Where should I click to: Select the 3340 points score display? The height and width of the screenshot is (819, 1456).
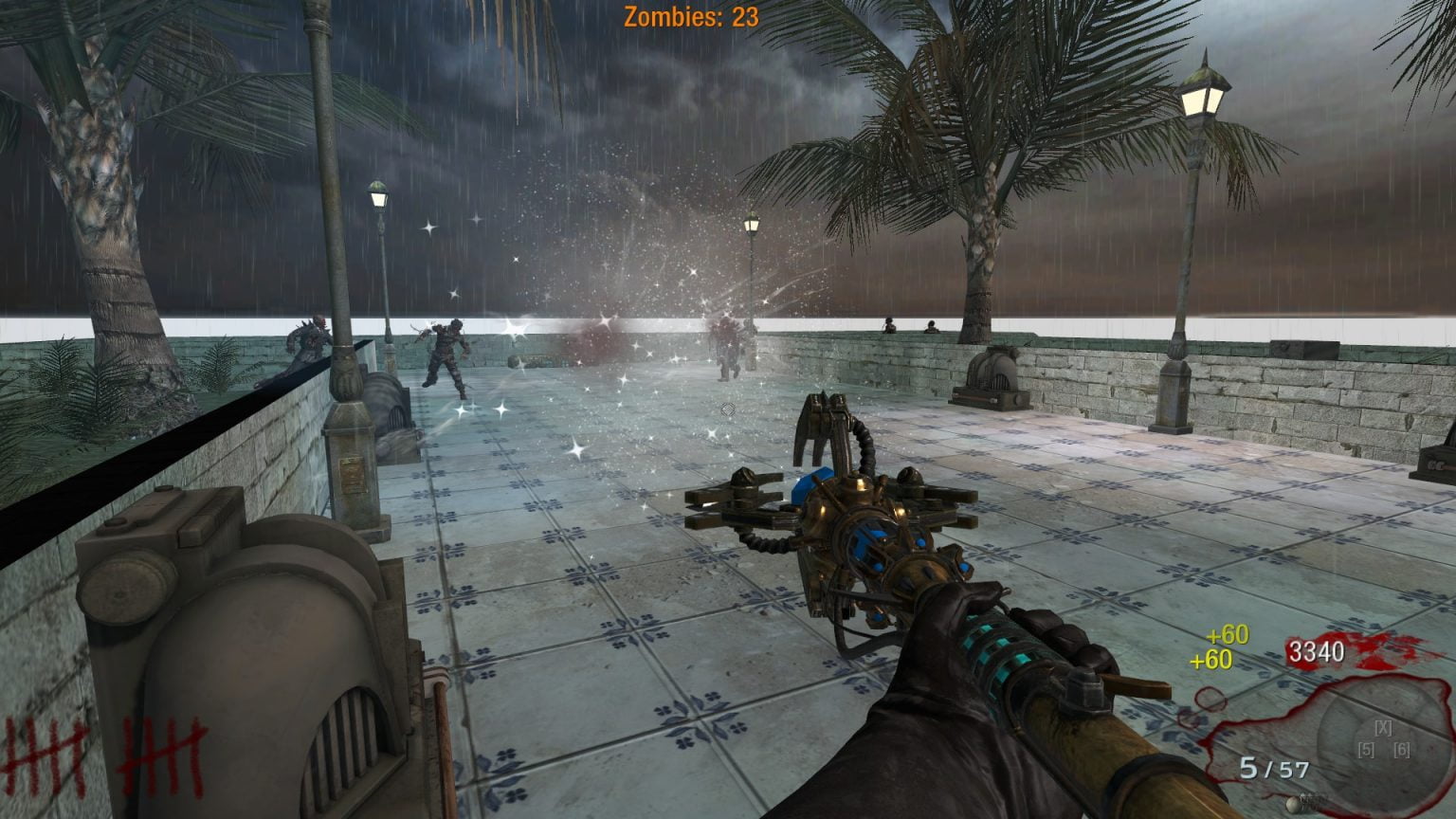[1317, 653]
